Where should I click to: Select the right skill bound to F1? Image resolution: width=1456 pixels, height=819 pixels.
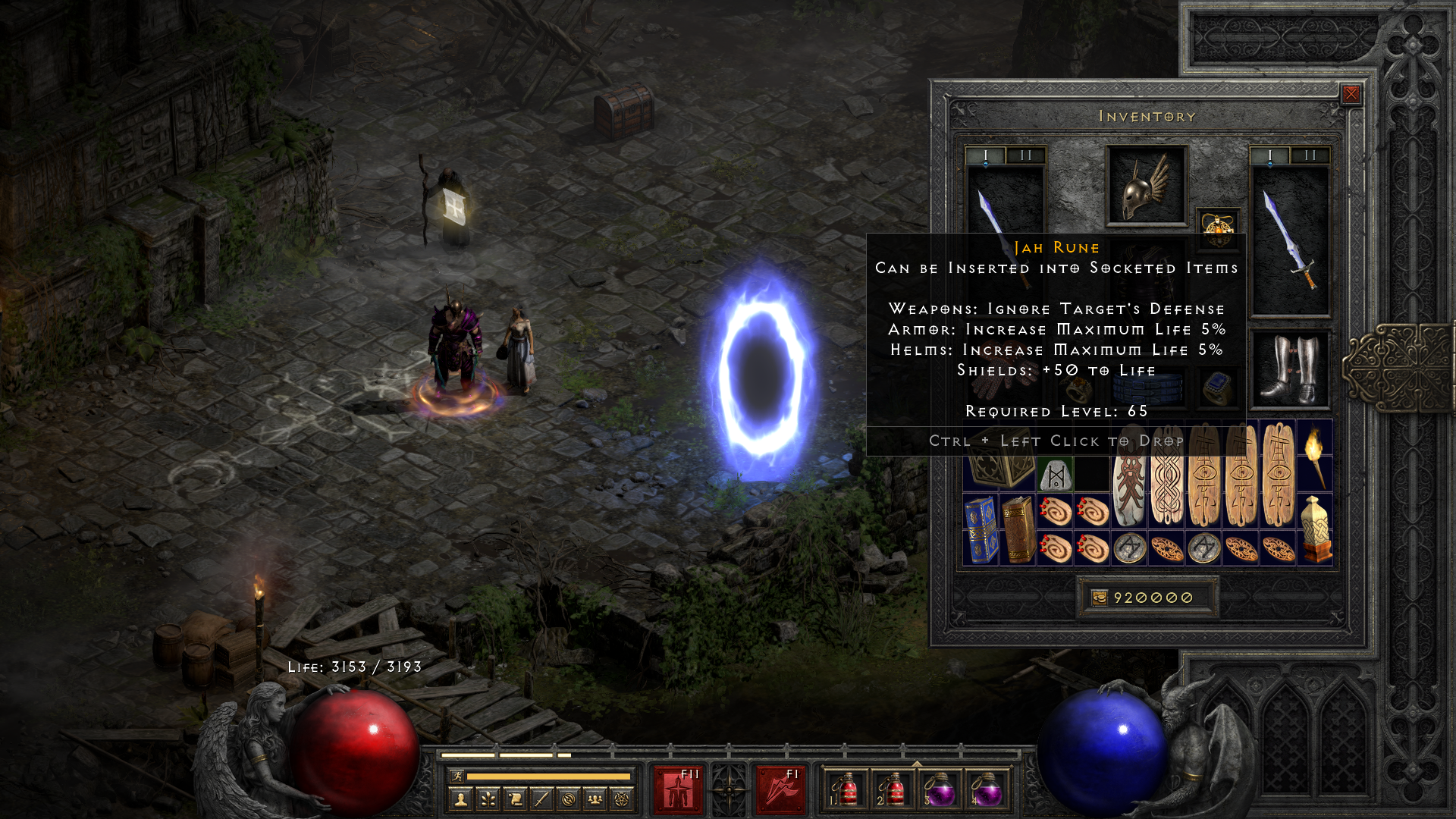tap(780, 789)
